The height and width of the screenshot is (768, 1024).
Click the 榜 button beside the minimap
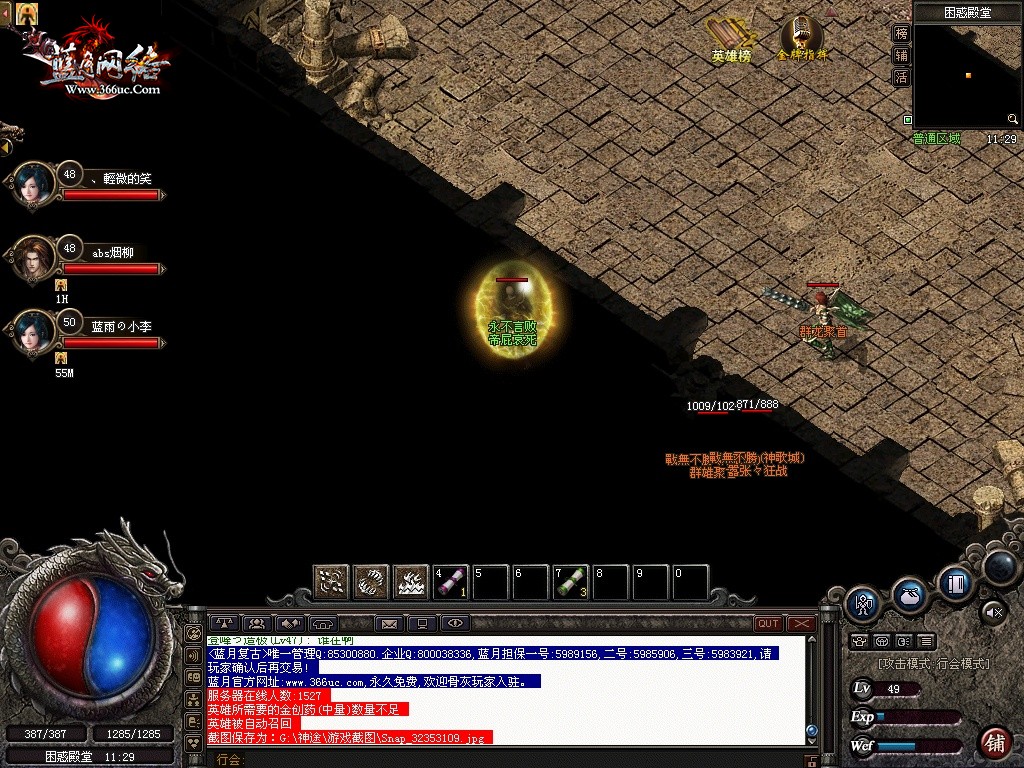pyautogui.click(x=901, y=34)
